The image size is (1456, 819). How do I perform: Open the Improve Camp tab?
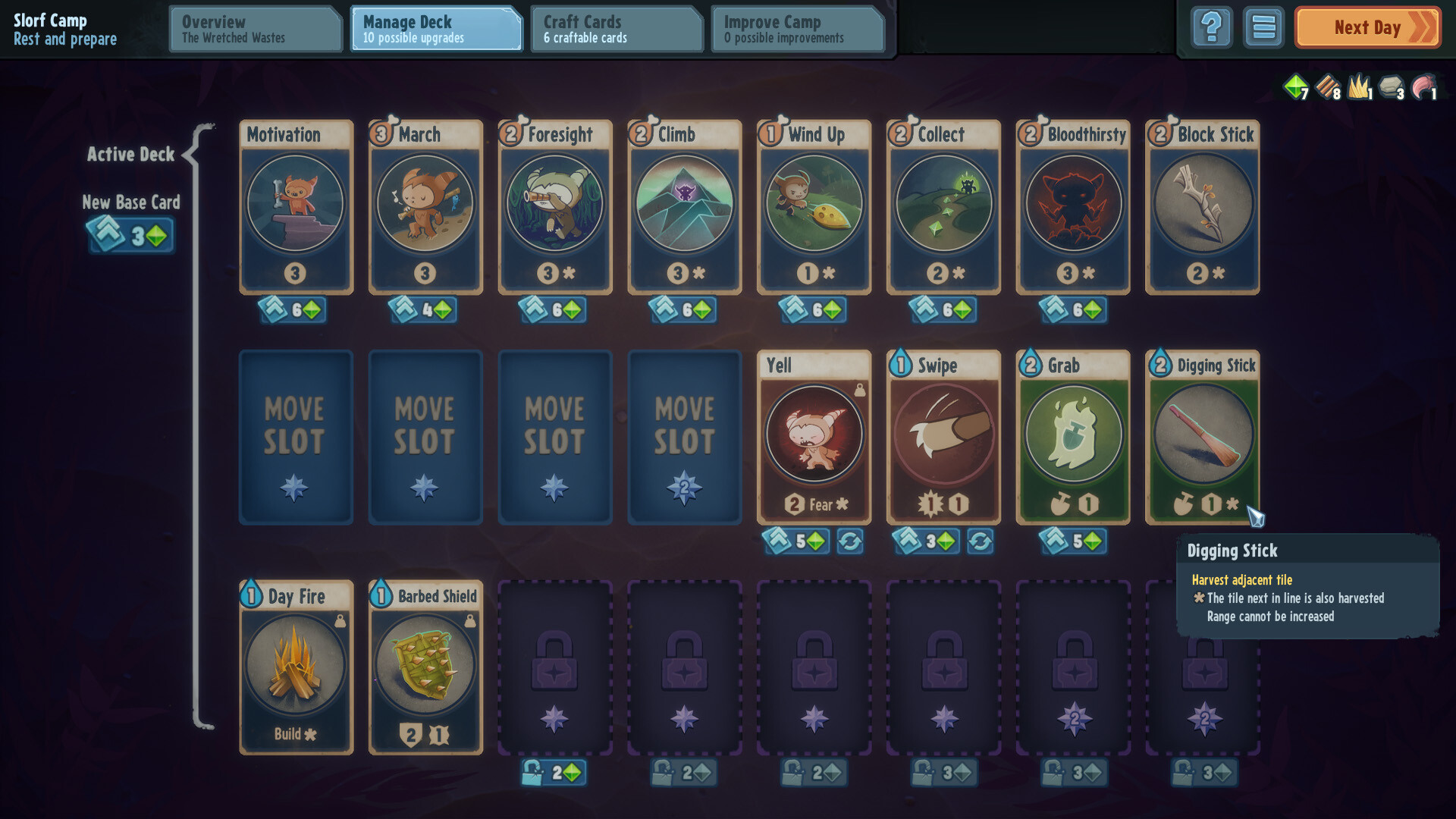(x=798, y=29)
